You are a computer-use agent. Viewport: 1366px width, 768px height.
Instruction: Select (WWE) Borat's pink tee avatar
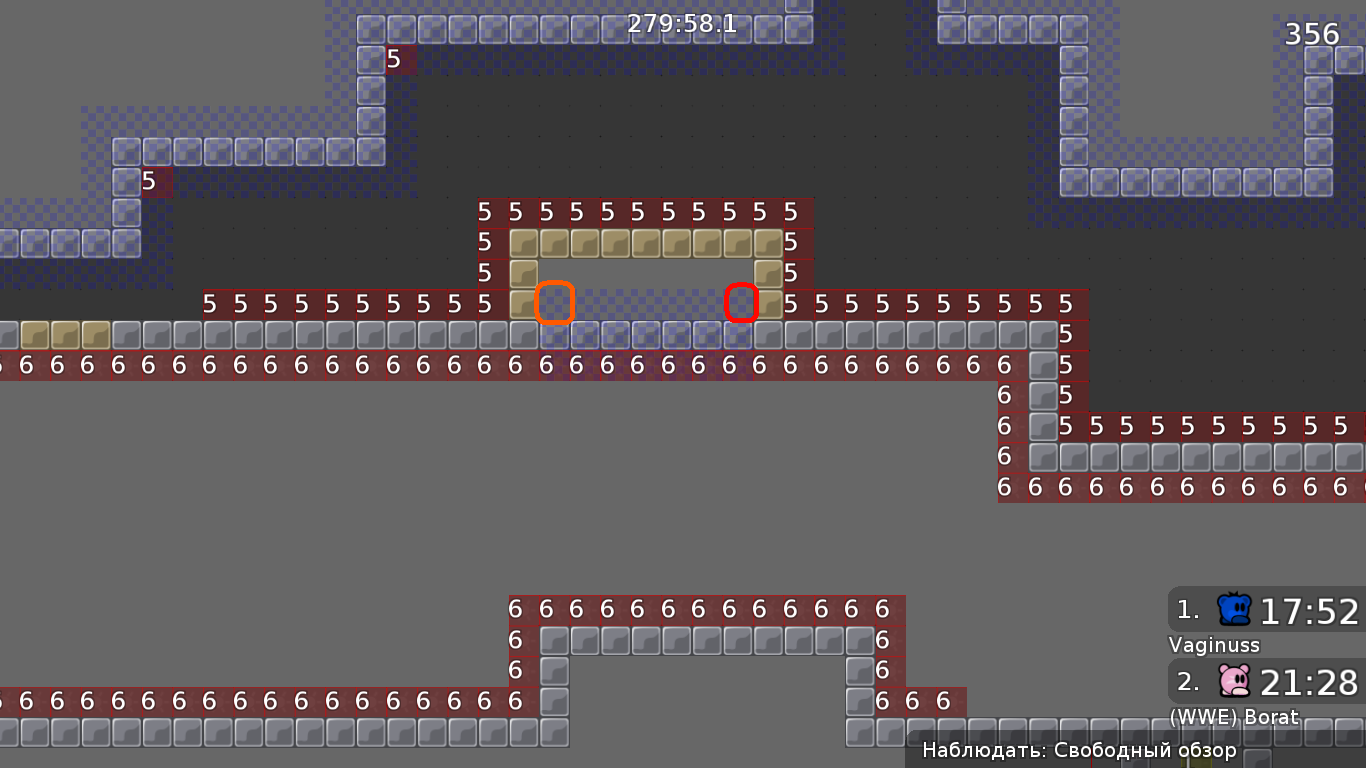(x=1236, y=679)
